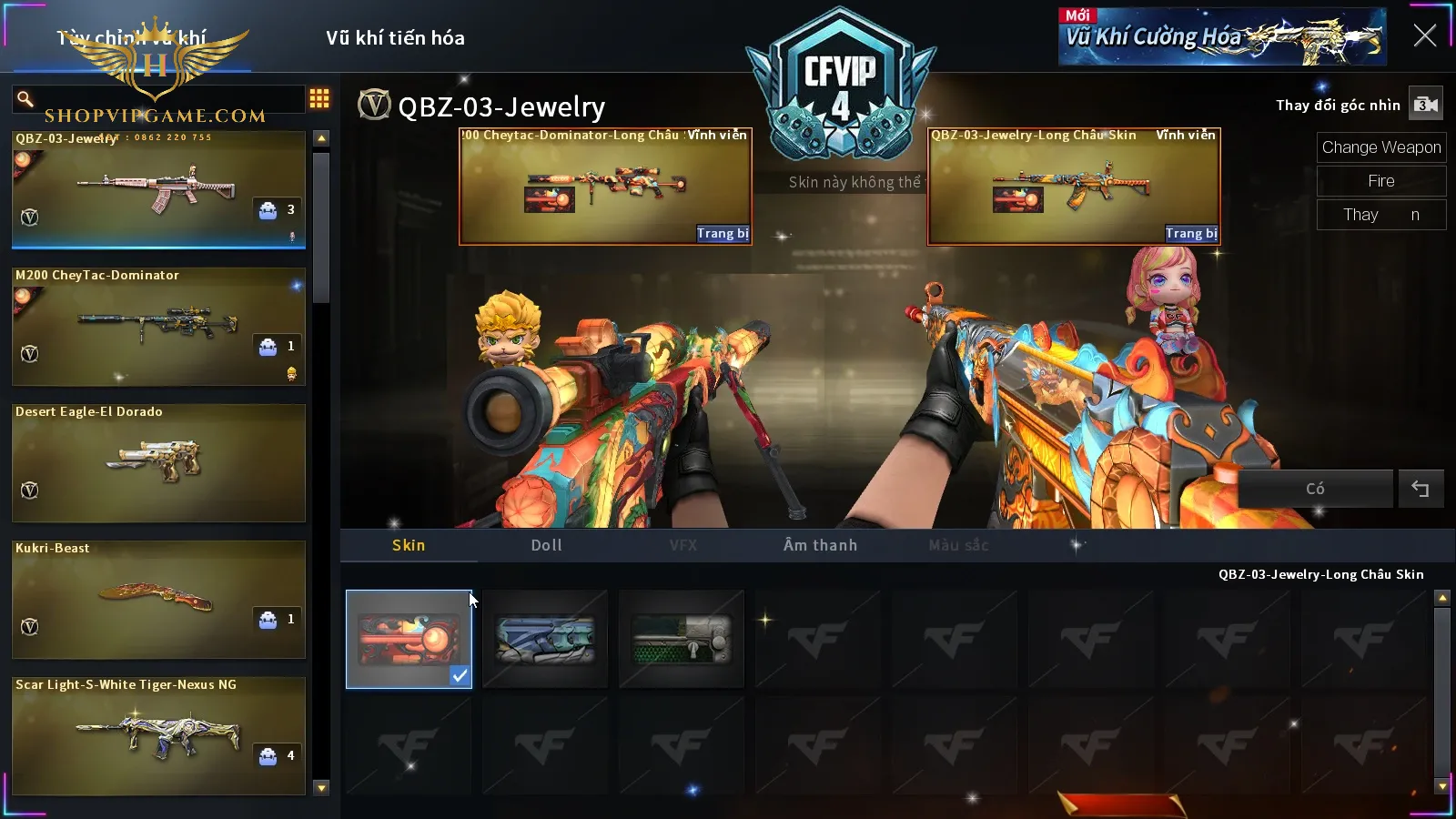Close the weapon customization window
1456x819 pixels.
1424,35
